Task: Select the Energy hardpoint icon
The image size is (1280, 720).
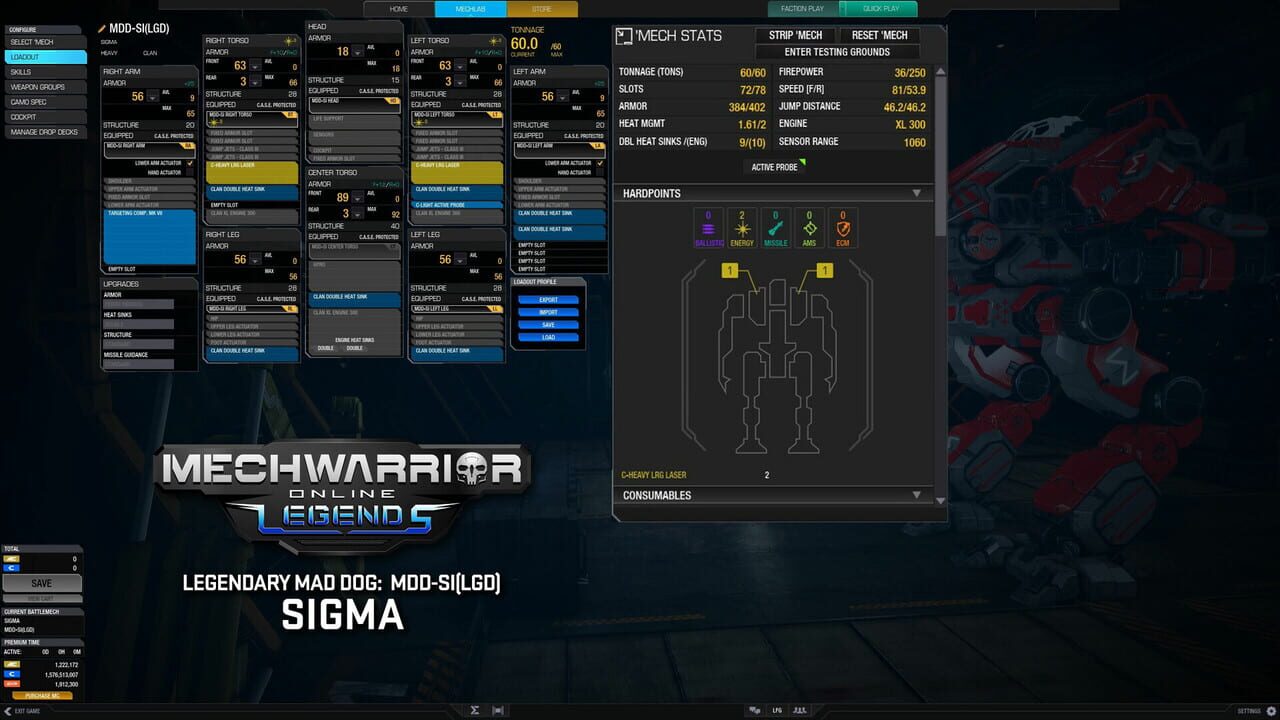Action: click(x=742, y=227)
